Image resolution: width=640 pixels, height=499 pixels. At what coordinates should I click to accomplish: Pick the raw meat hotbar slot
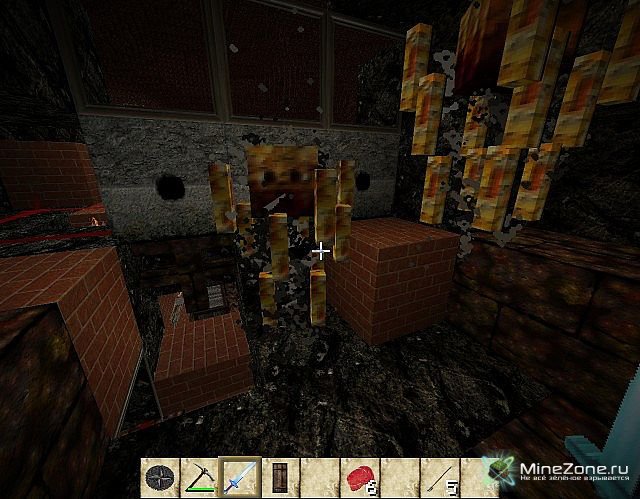(359, 476)
